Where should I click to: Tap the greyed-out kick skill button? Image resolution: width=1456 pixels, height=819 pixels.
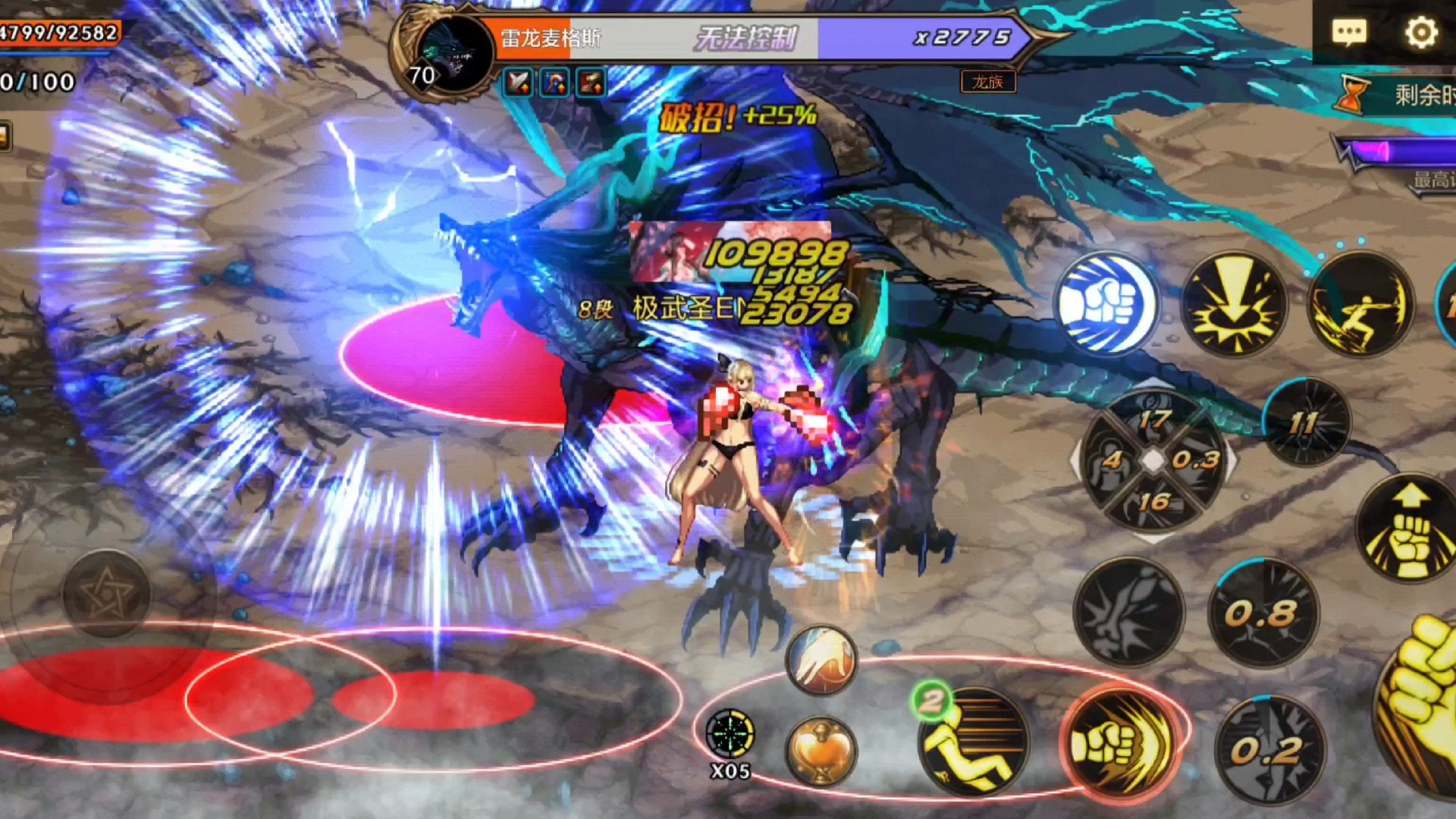(1129, 613)
